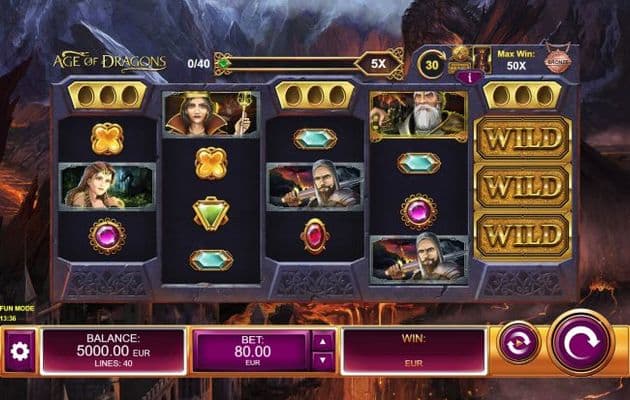Viewport: 630px width, 400px height.
Task: Decrease the bet with the down arrow
Action: [323, 361]
